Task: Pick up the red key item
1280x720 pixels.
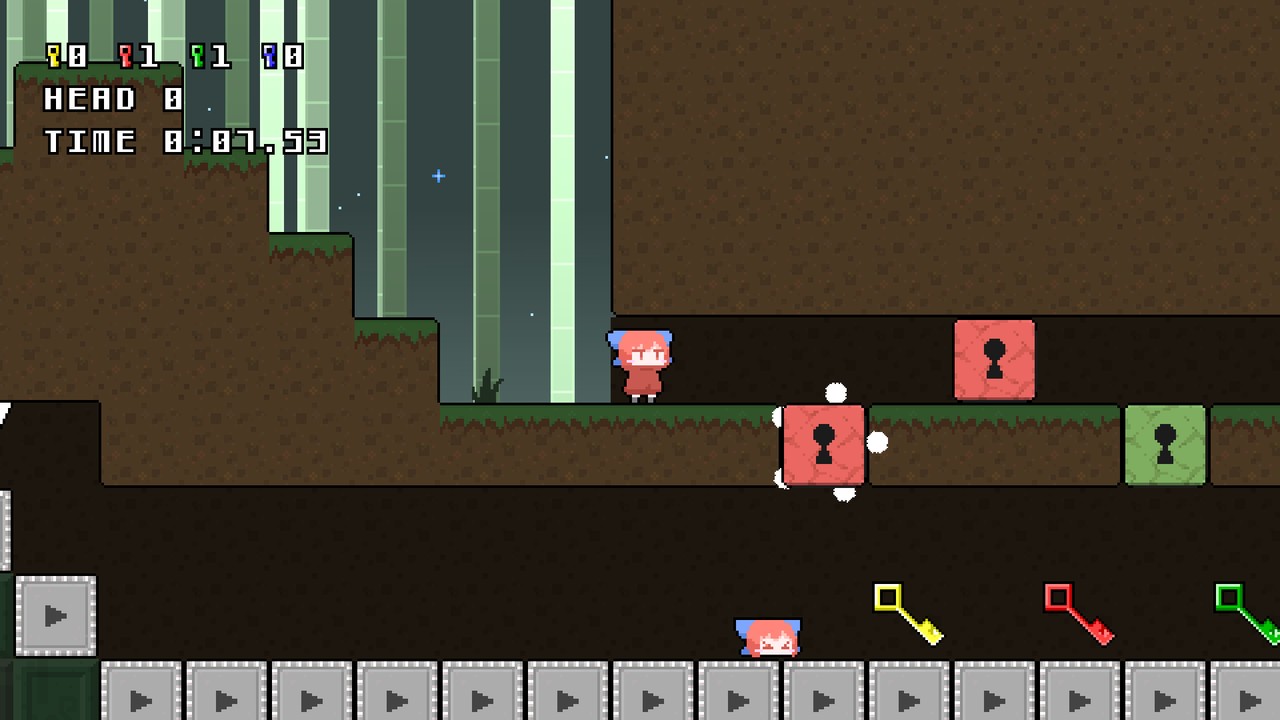Action: (x=1078, y=614)
